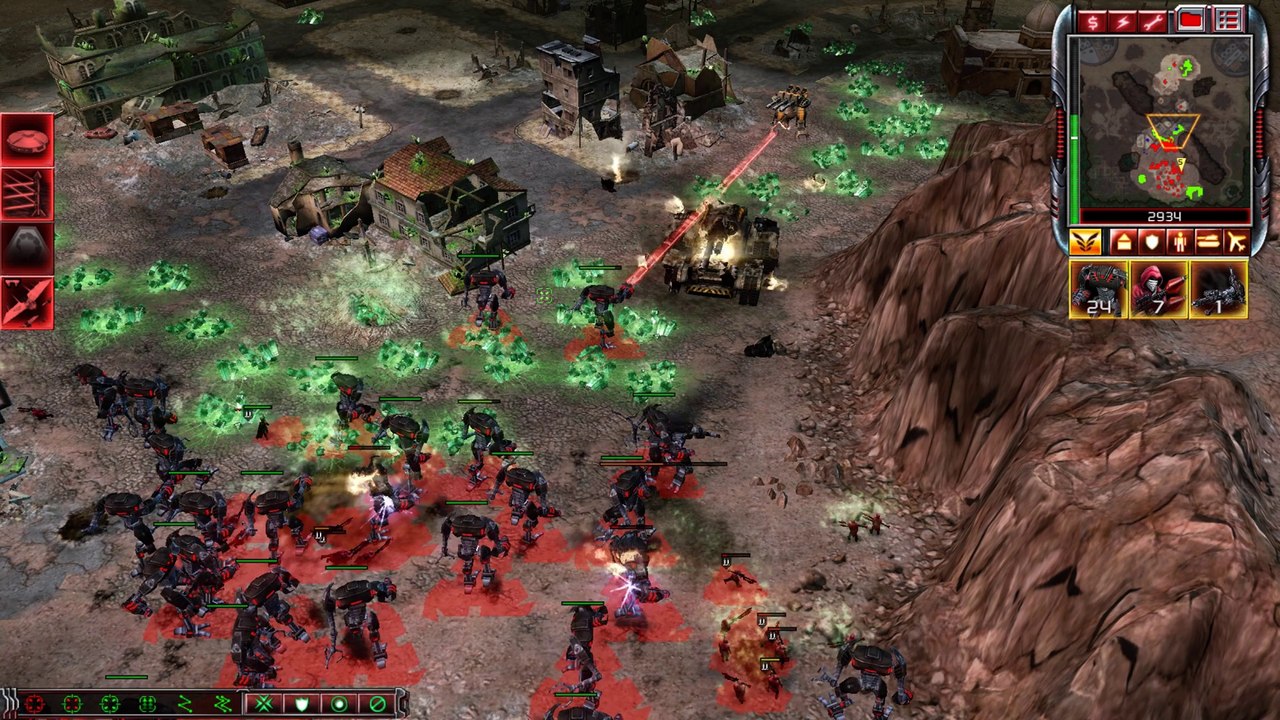Activate the dome-shaped support power icon
The image size is (1280, 720).
pos(27,139)
